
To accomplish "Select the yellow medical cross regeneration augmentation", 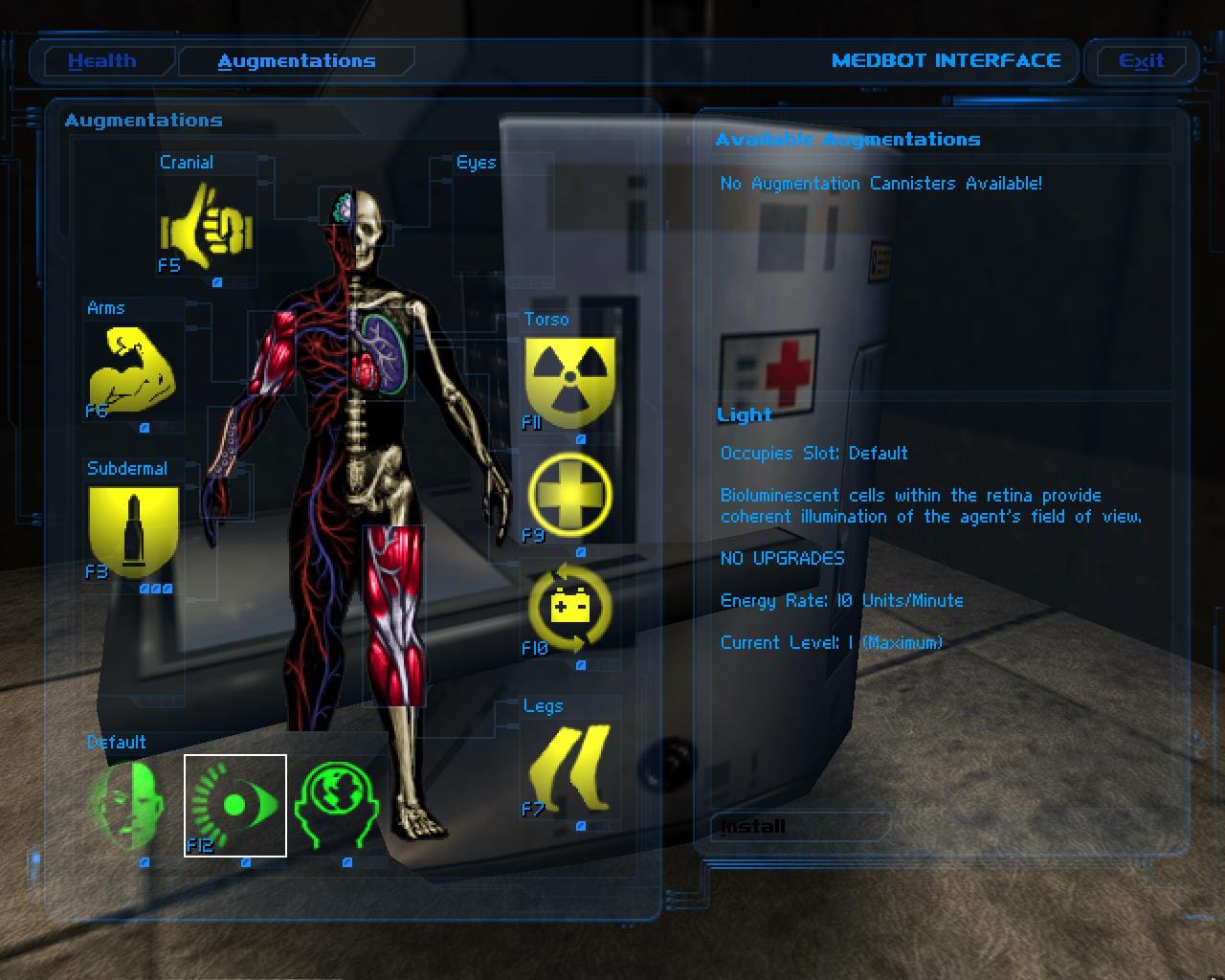I will [x=570, y=496].
